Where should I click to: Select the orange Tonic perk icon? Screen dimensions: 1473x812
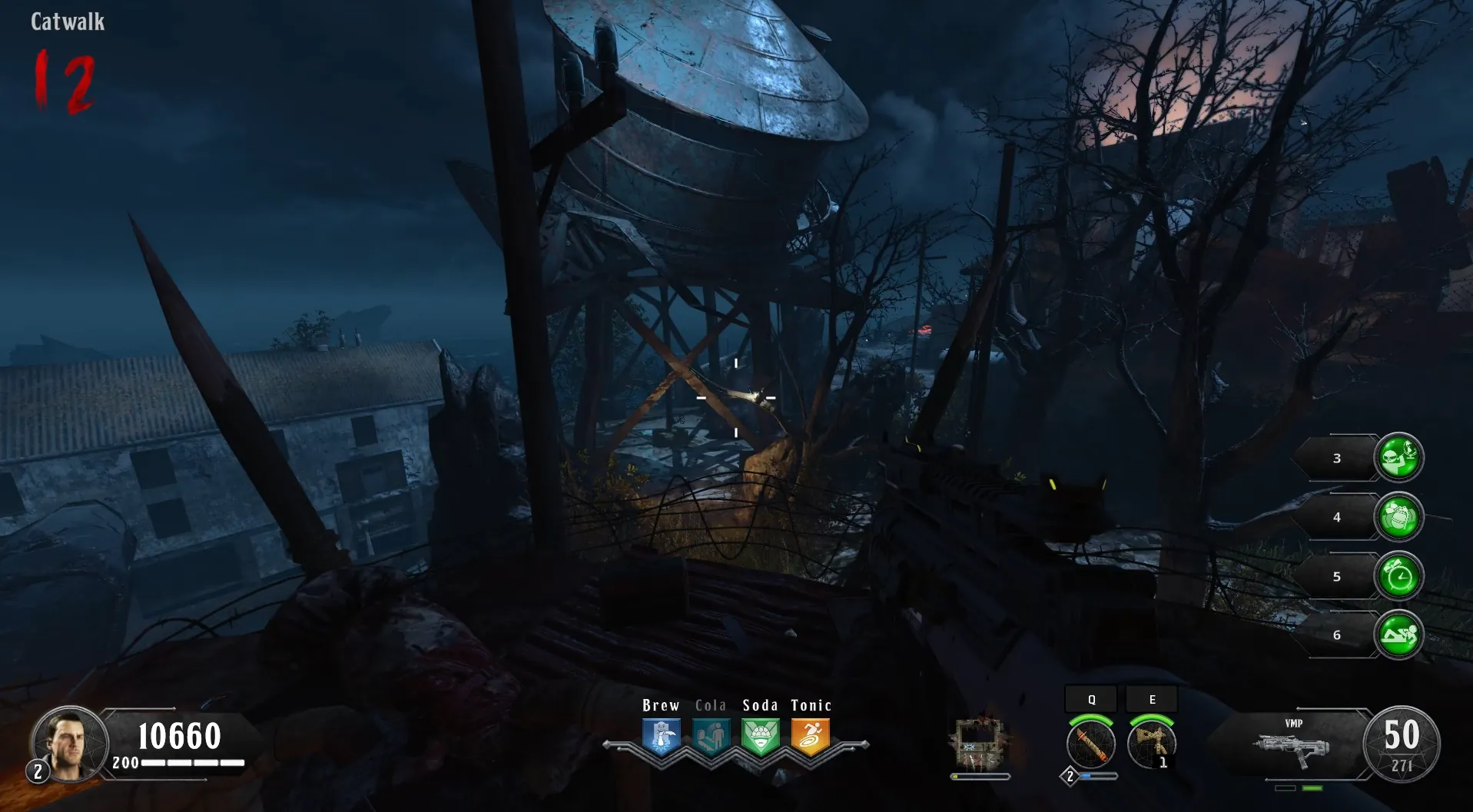pyautogui.click(x=810, y=736)
